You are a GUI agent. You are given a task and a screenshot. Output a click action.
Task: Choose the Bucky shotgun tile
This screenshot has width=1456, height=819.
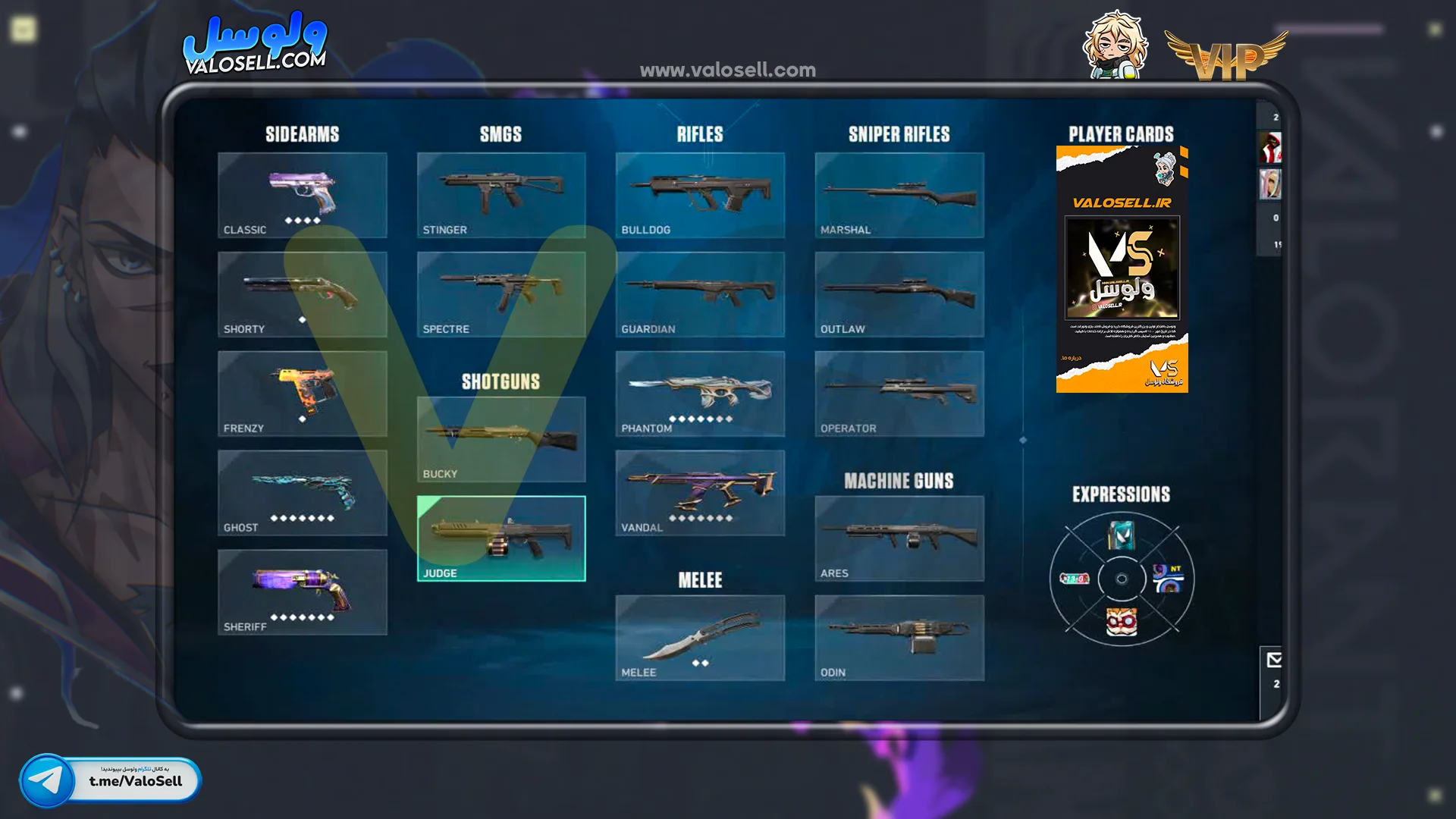point(500,439)
